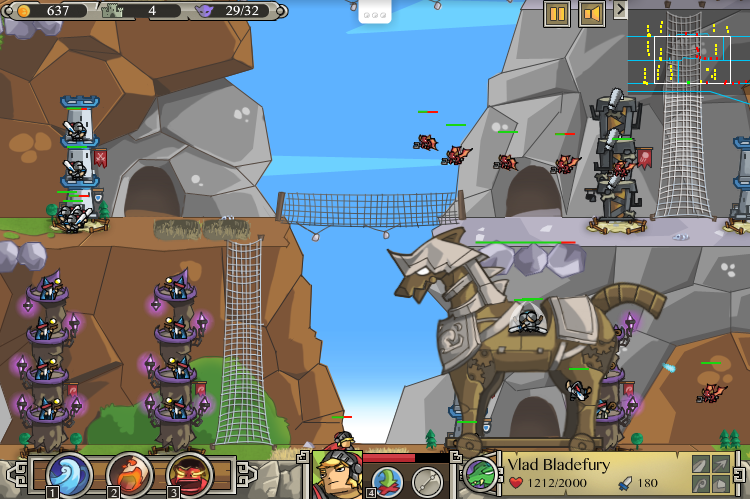Pause the game
Viewport: 752px width, 502px height.
click(557, 14)
